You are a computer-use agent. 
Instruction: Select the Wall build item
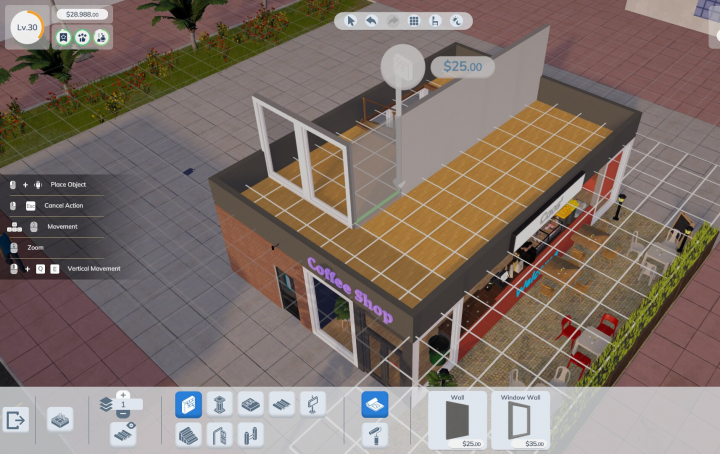[457, 419]
